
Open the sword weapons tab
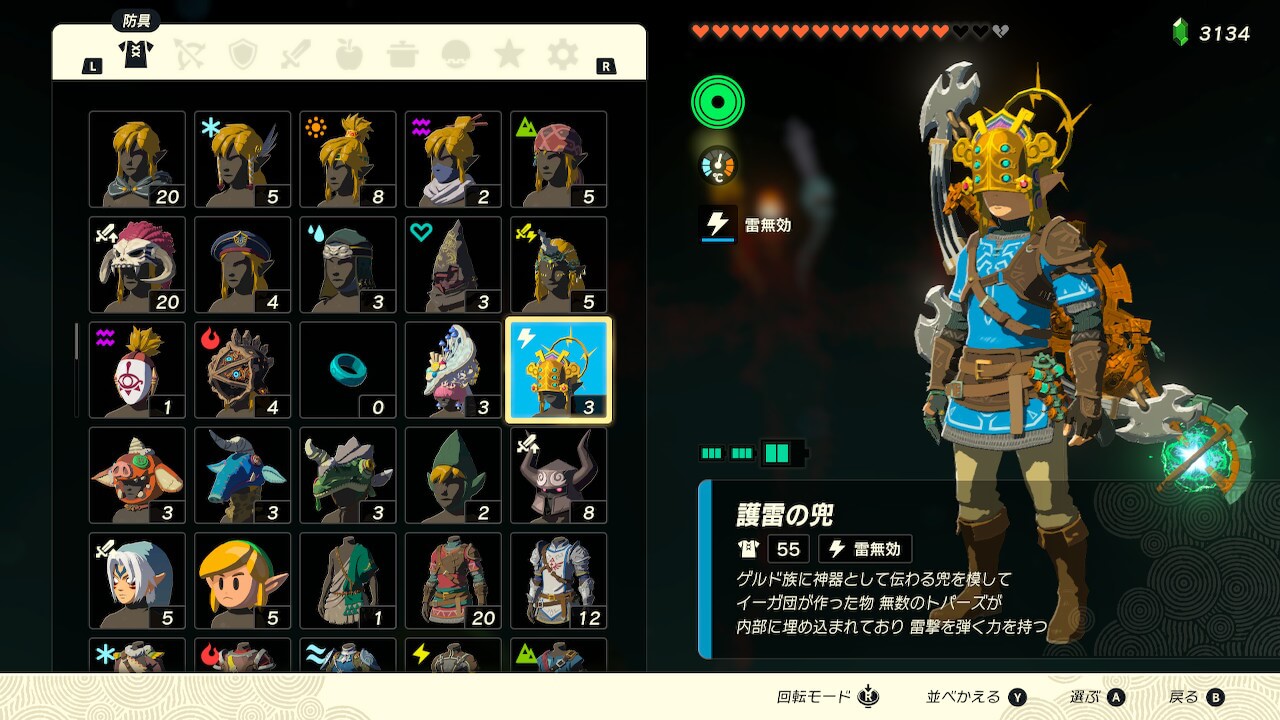(296, 54)
